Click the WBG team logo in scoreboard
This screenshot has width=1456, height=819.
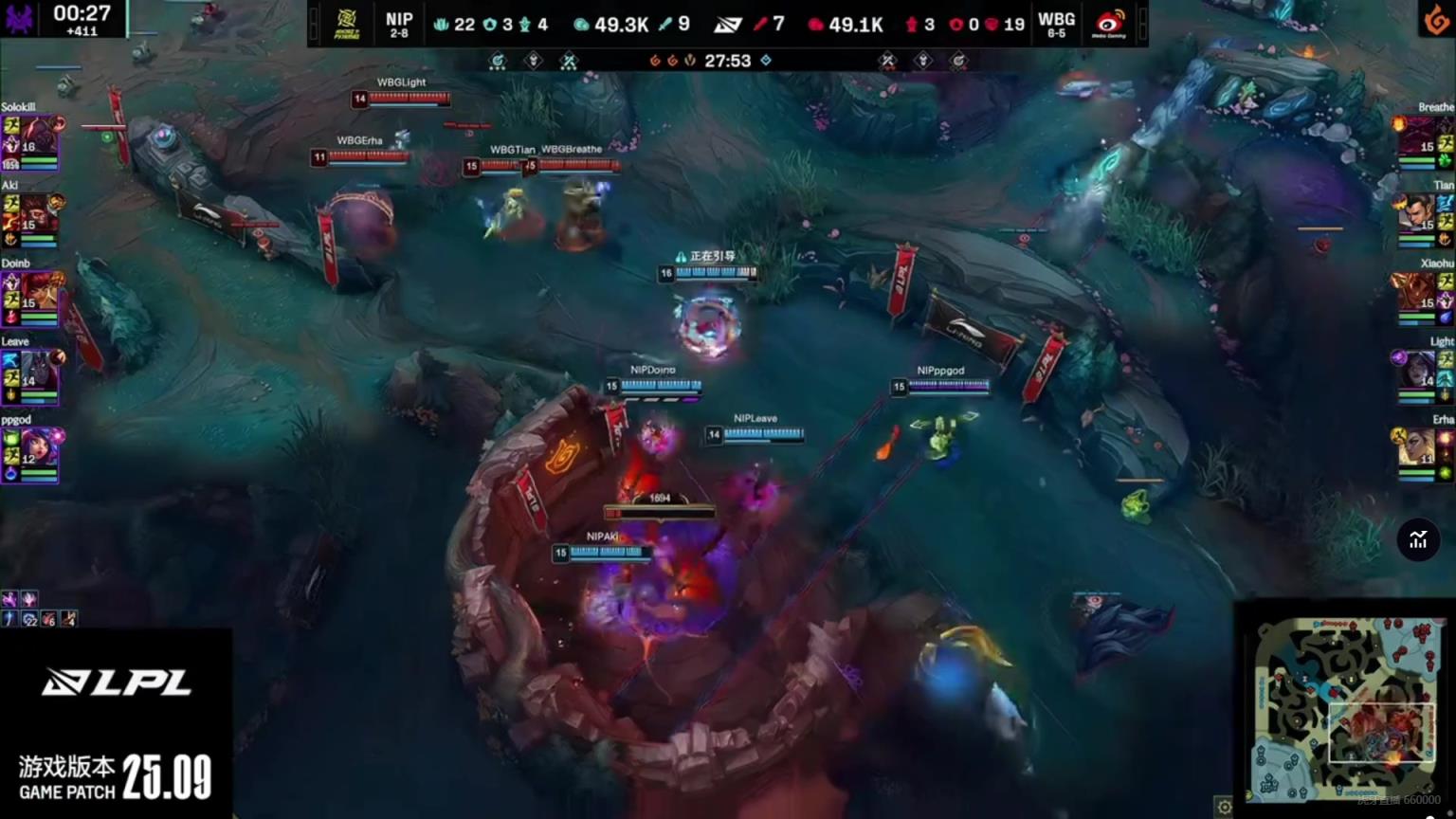(1109, 24)
